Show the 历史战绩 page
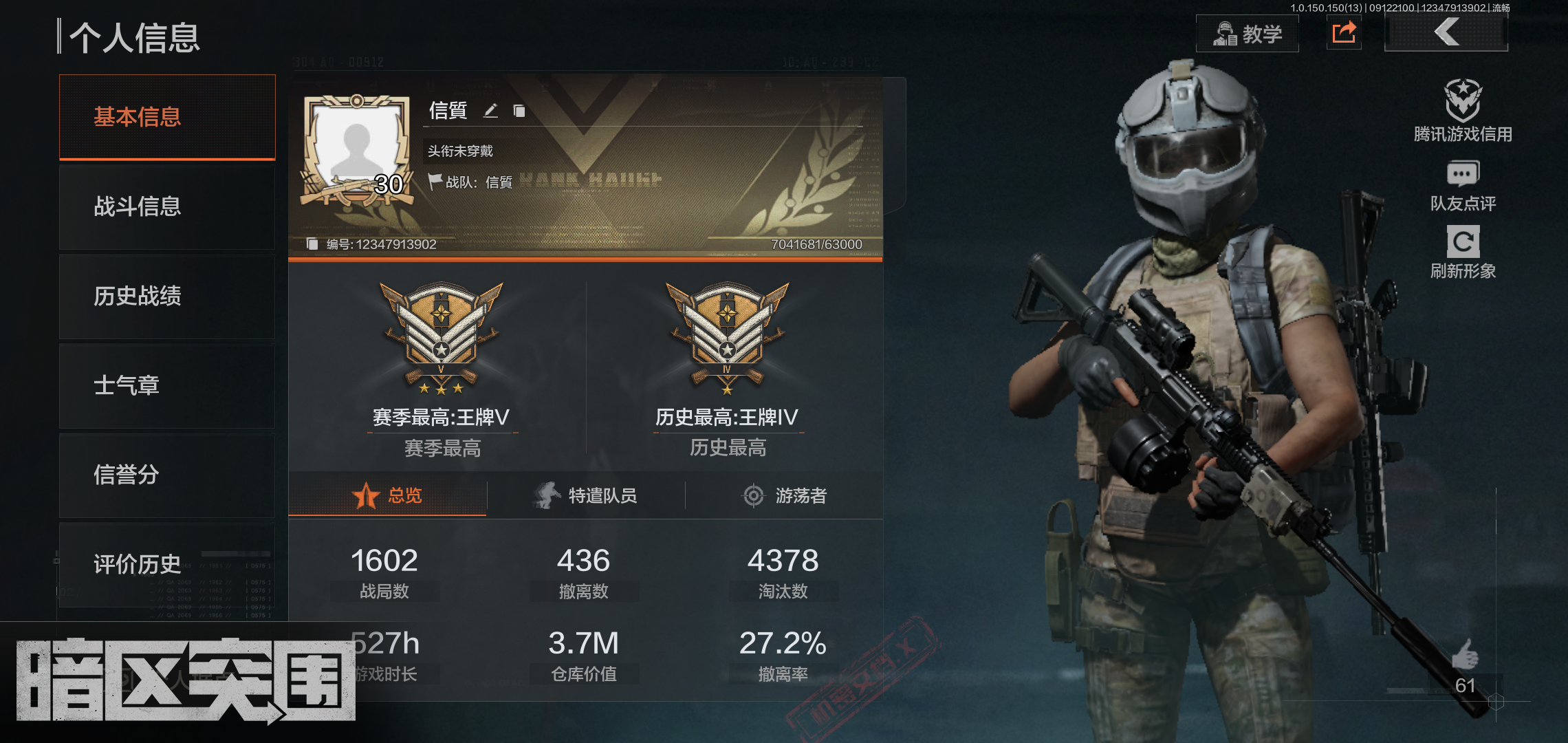Screen dimensions: 1568x743 pos(167,296)
